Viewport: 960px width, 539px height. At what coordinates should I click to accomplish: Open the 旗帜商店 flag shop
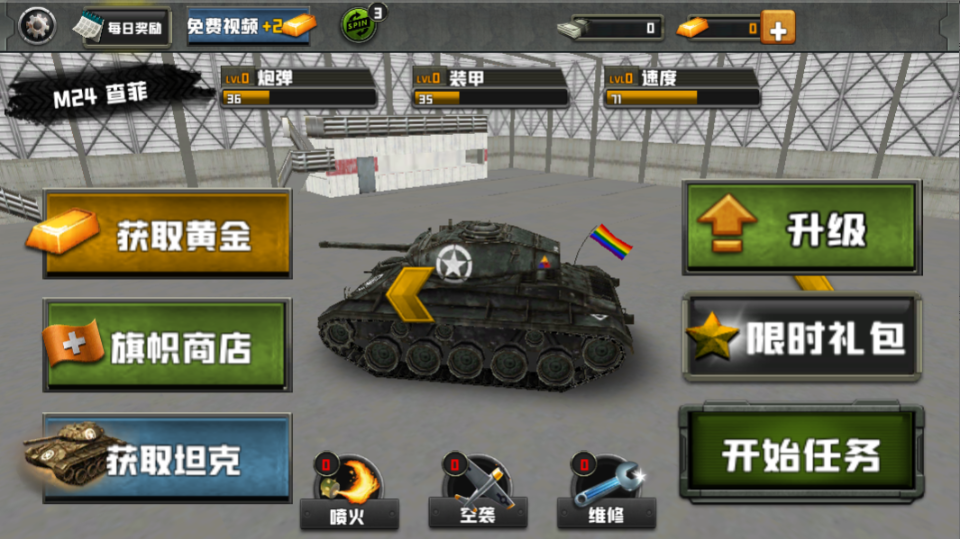pyautogui.click(x=167, y=346)
